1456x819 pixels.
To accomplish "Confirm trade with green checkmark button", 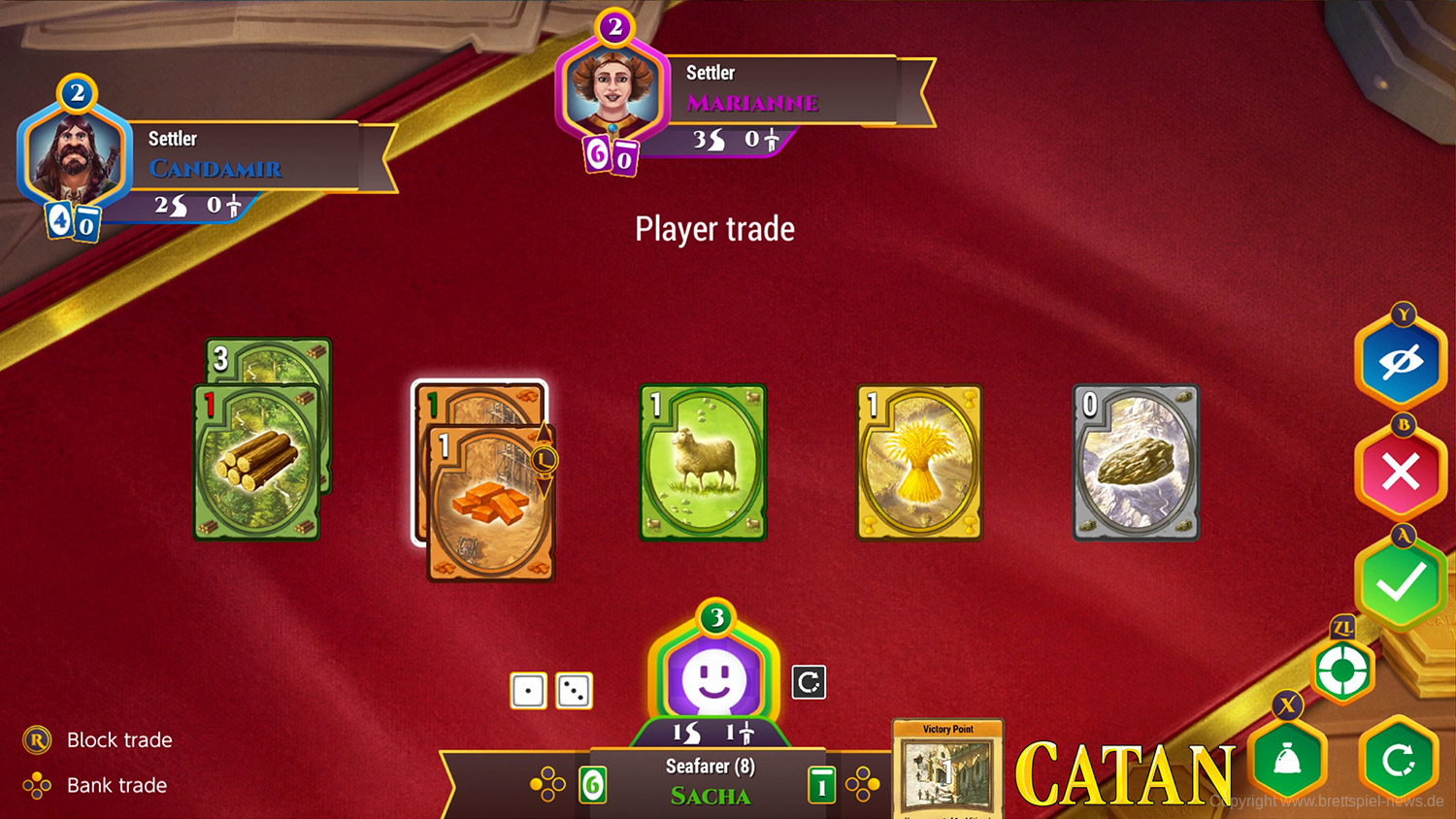I will point(1401,582).
